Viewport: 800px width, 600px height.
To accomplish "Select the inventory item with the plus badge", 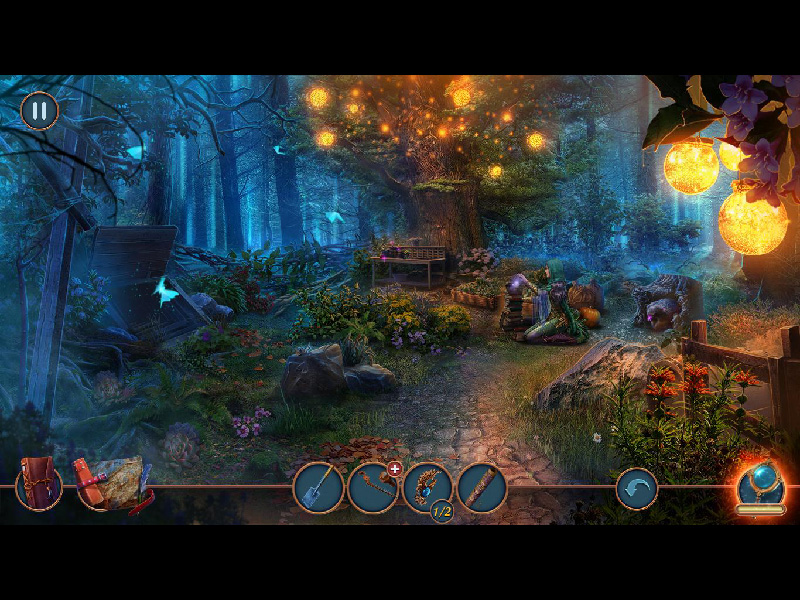I will click(x=373, y=488).
